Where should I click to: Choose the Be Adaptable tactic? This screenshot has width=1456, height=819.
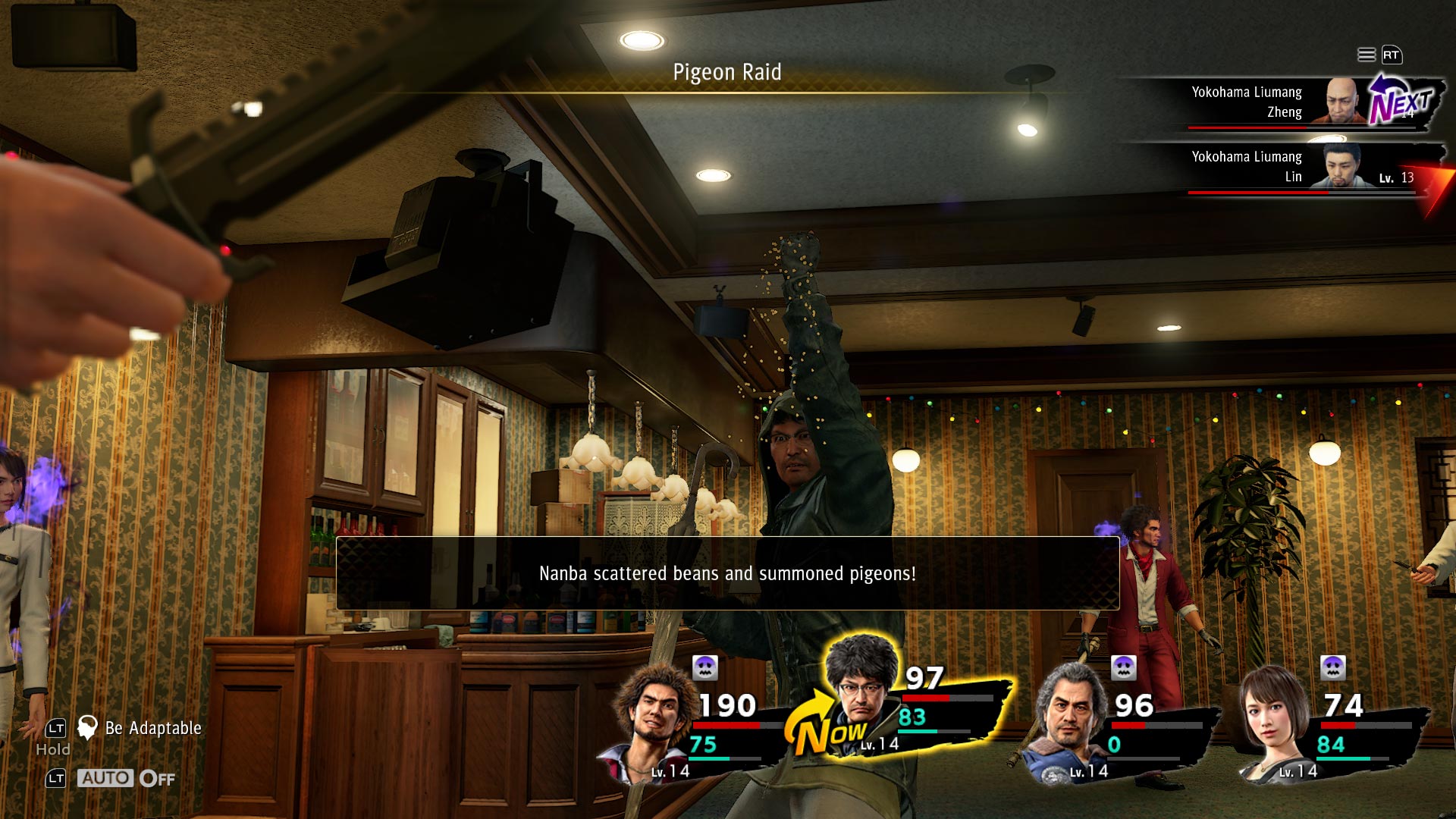pos(152,728)
